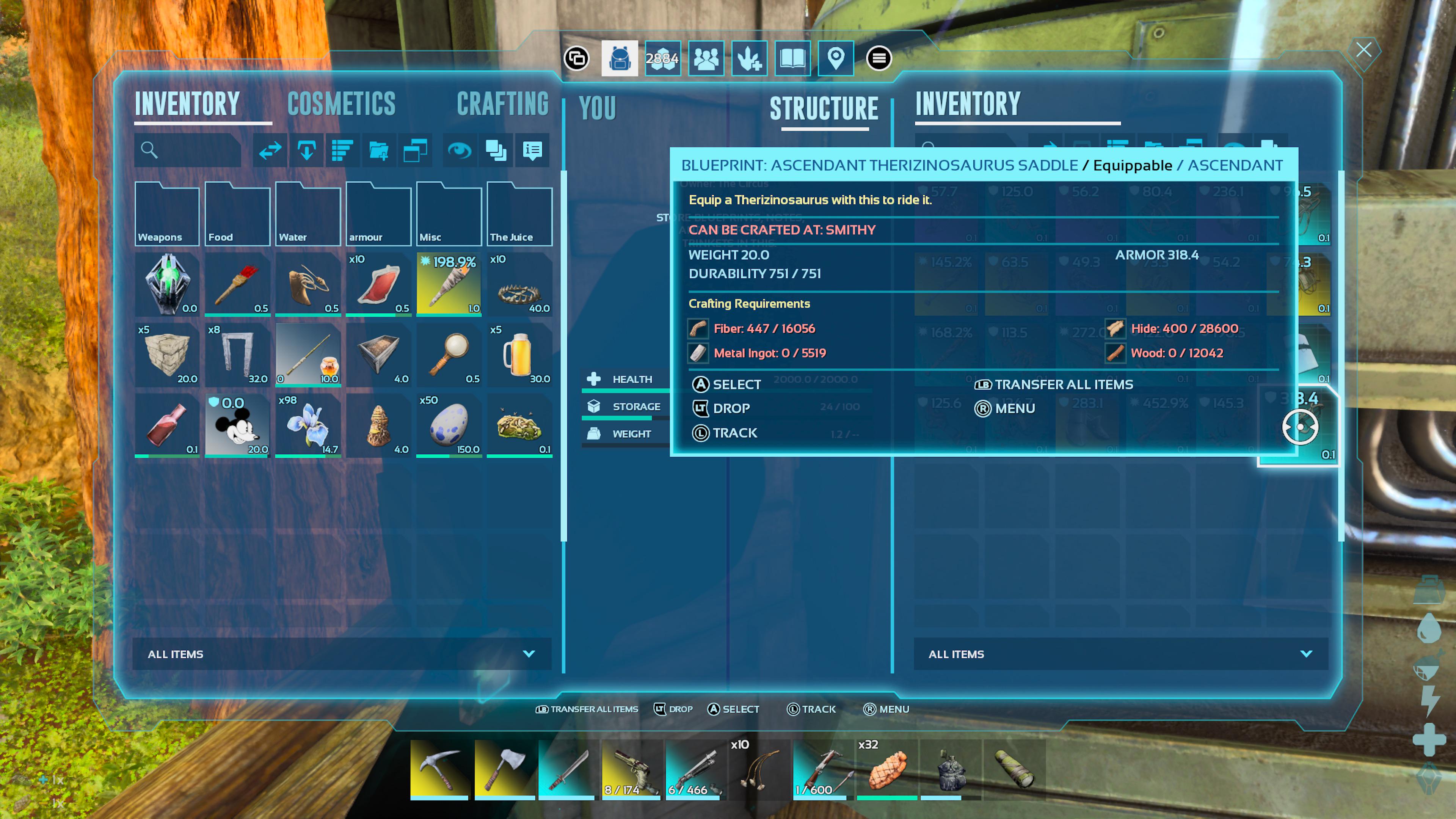Open the creature/taming claw icon
This screenshot has width=1456, height=819.
749,58
